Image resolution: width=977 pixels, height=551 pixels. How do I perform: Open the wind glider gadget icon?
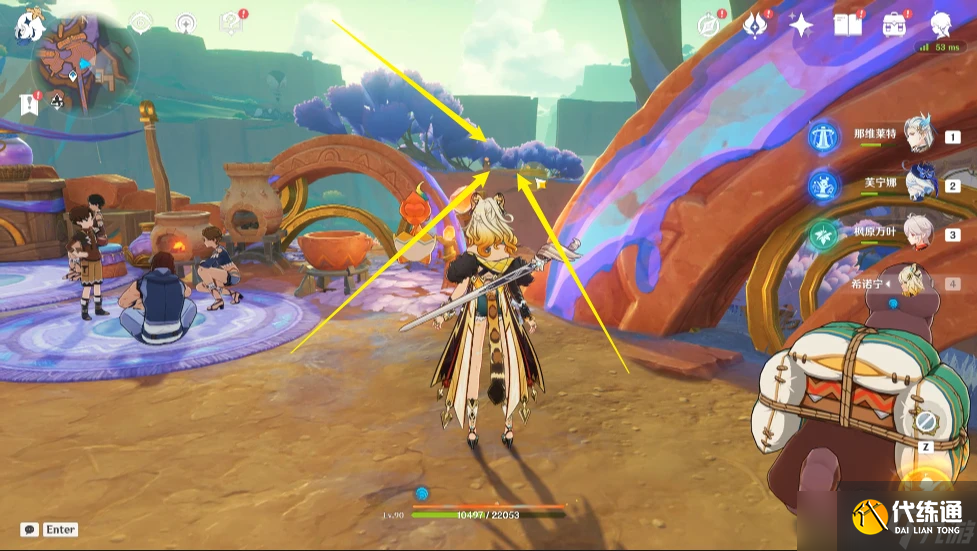[x=186, y=22]
